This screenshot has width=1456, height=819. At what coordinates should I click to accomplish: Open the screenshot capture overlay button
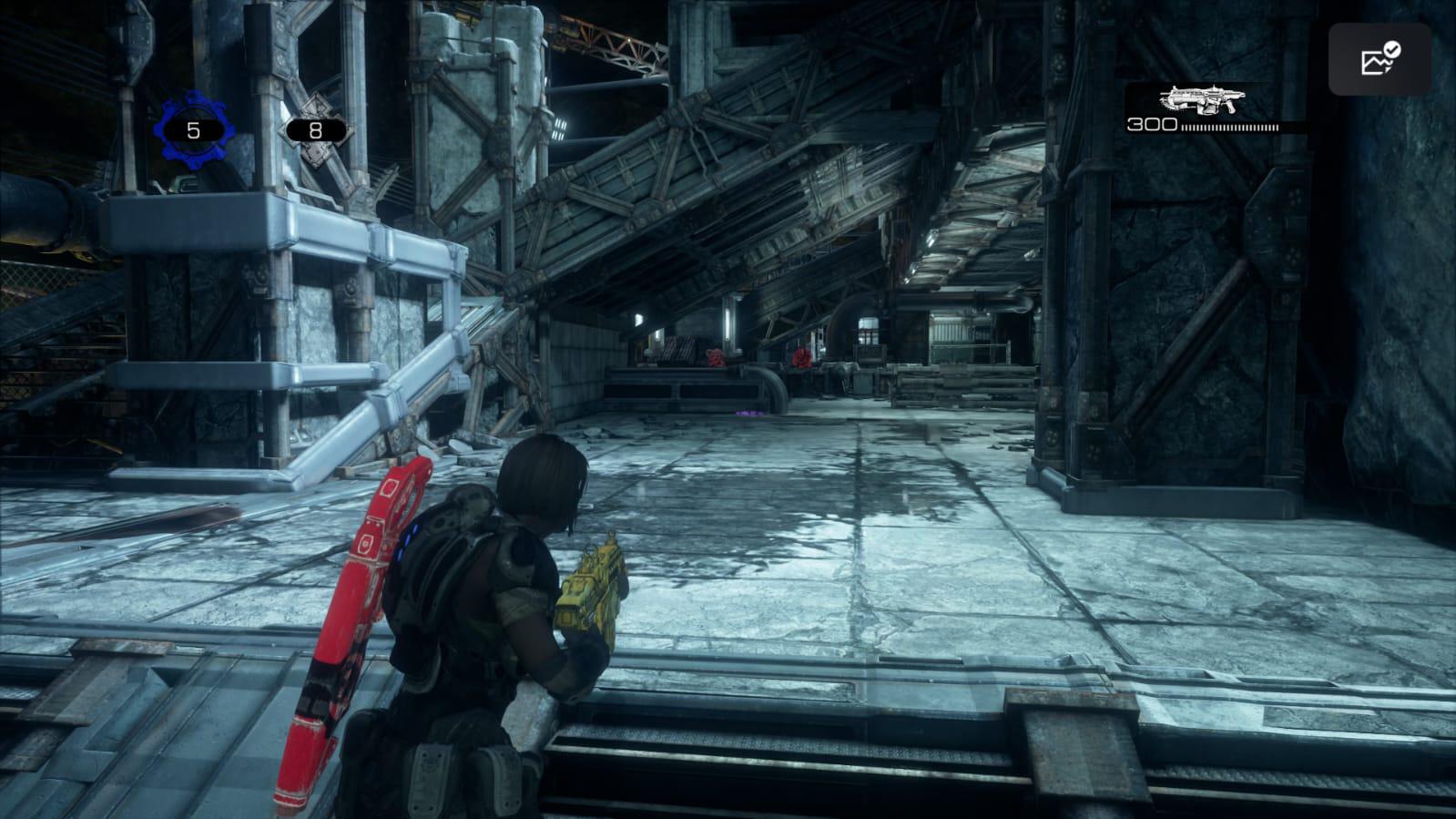pos(1380,59)
